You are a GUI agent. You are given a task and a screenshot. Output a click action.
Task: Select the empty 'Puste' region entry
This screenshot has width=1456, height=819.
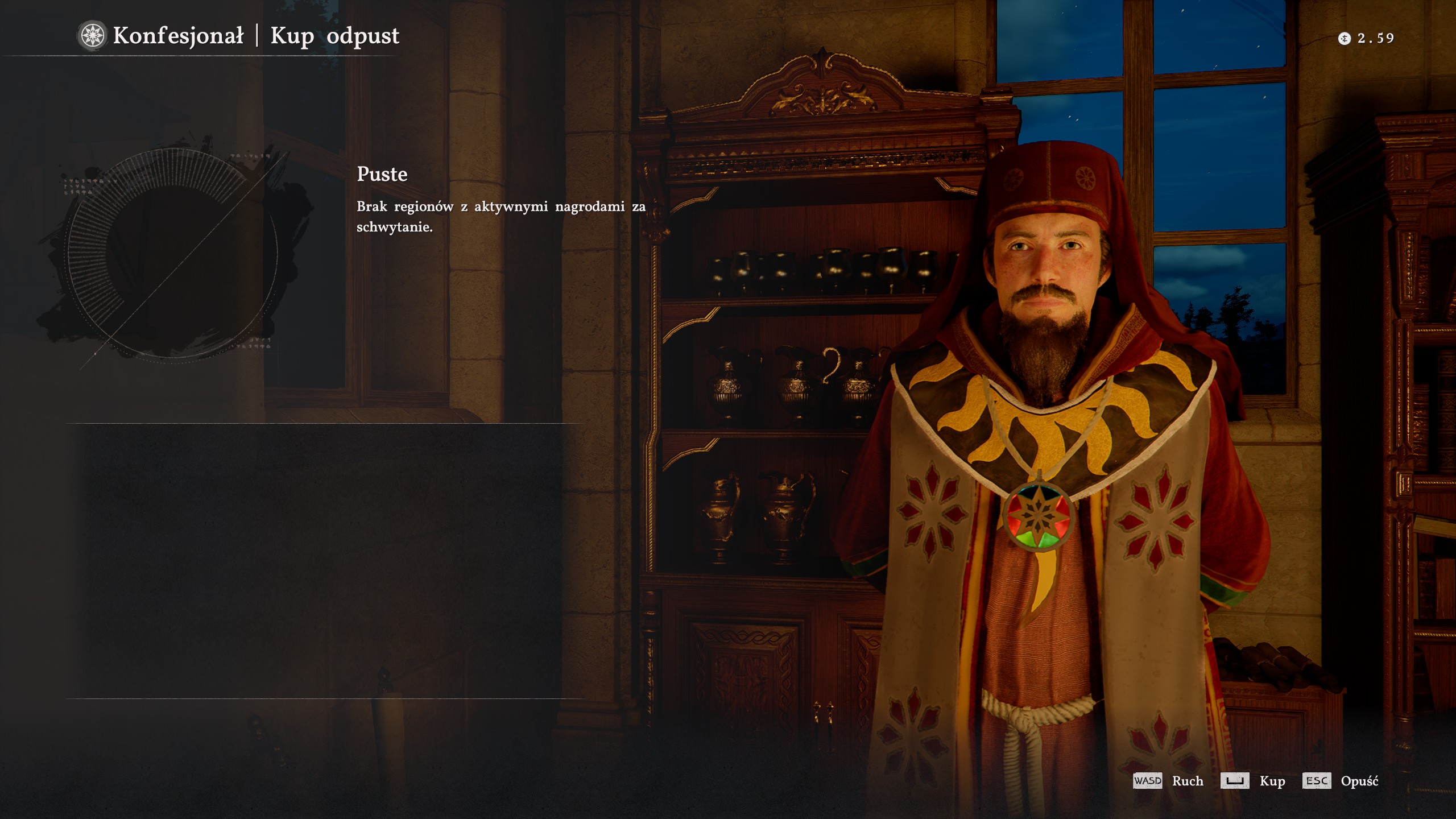click(382, 174)
